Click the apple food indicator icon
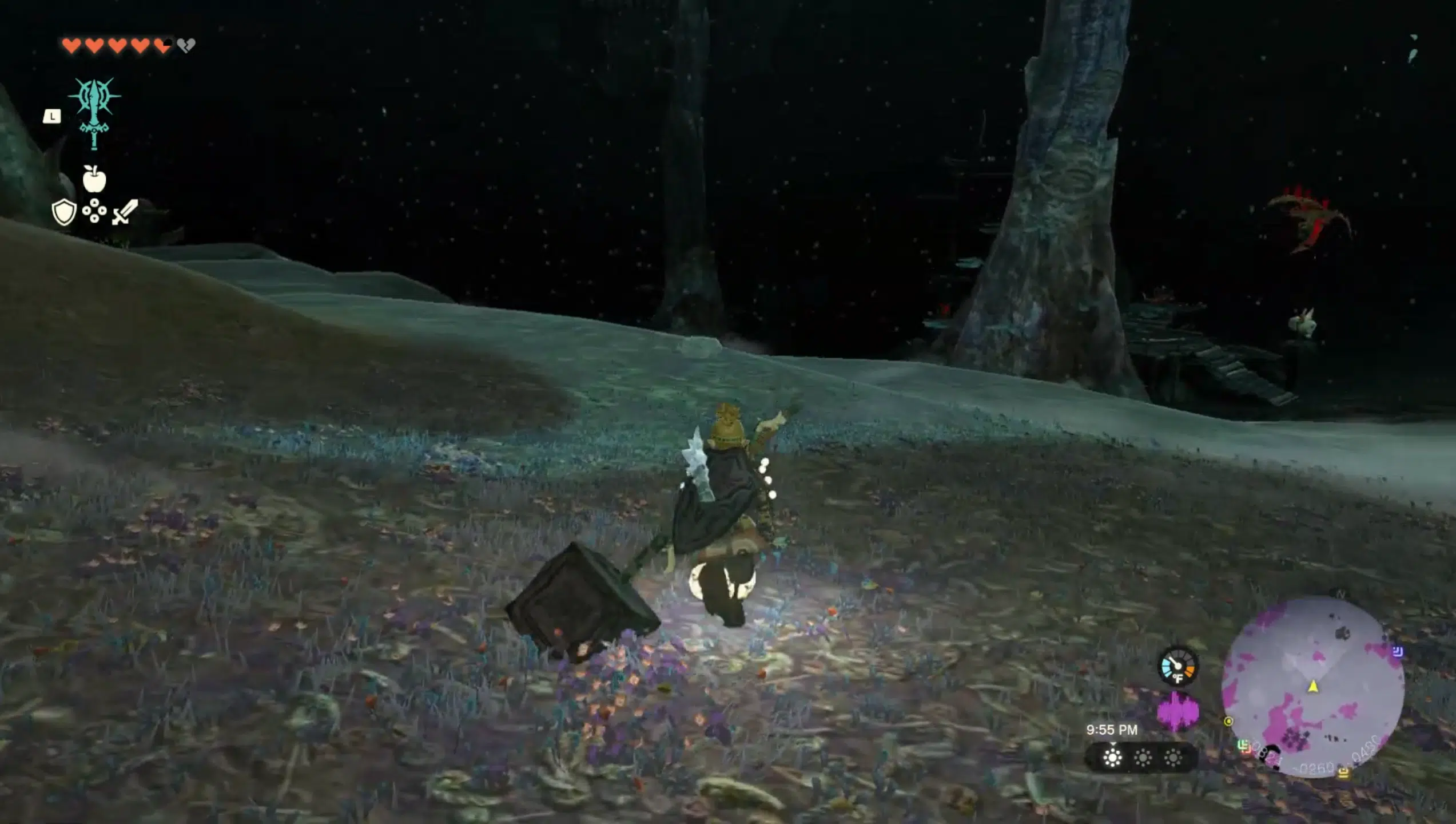The height and width of the screenshot is (824, 1456). (94, 178)
